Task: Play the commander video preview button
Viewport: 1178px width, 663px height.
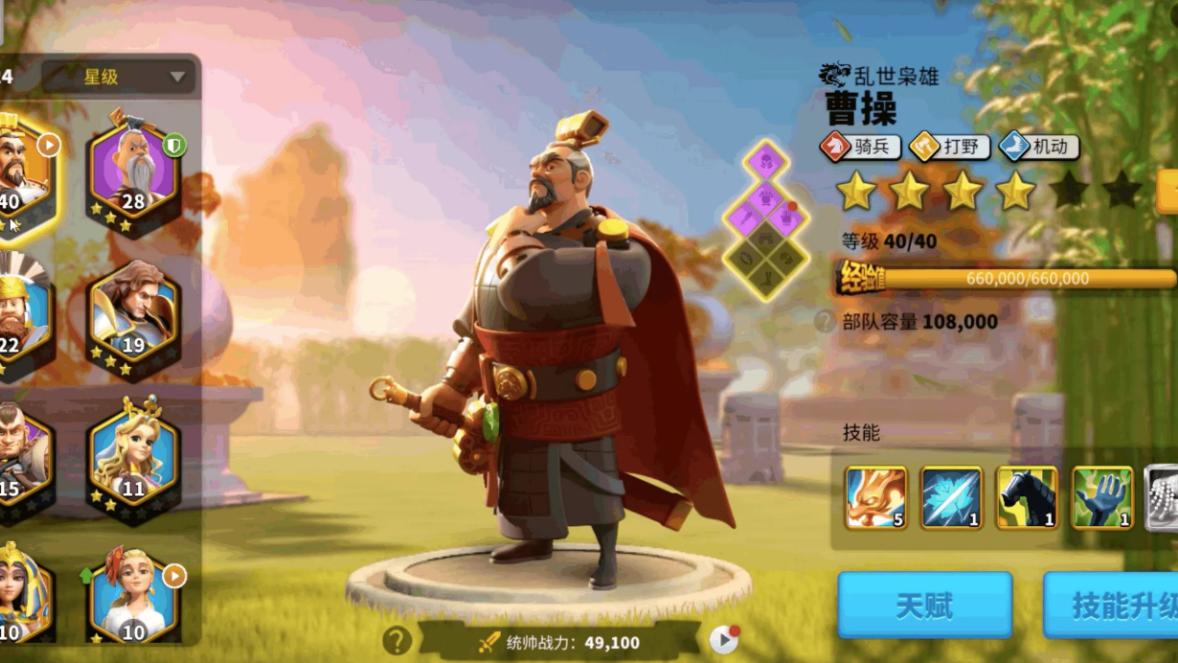Action: 723,640
